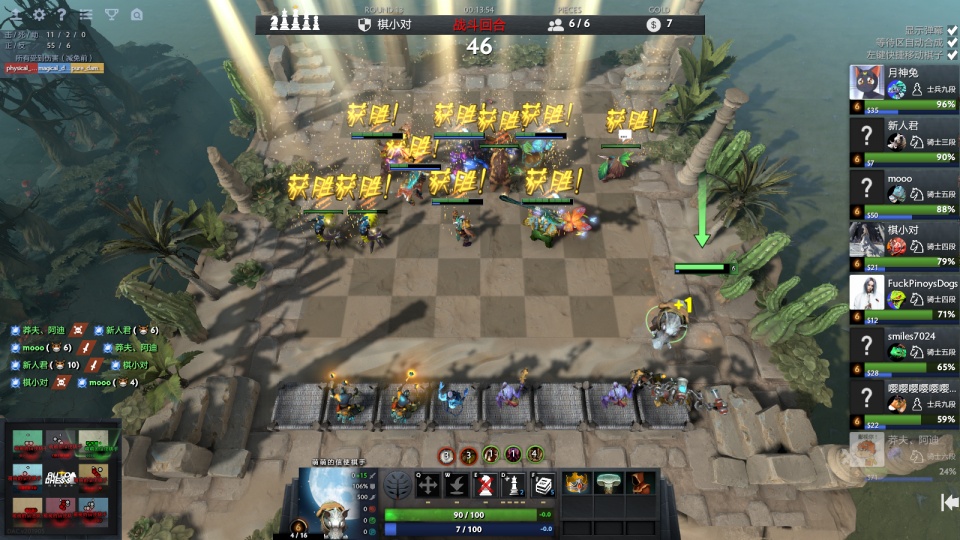
Task: Open the gear settings menu
Action: 39,15
